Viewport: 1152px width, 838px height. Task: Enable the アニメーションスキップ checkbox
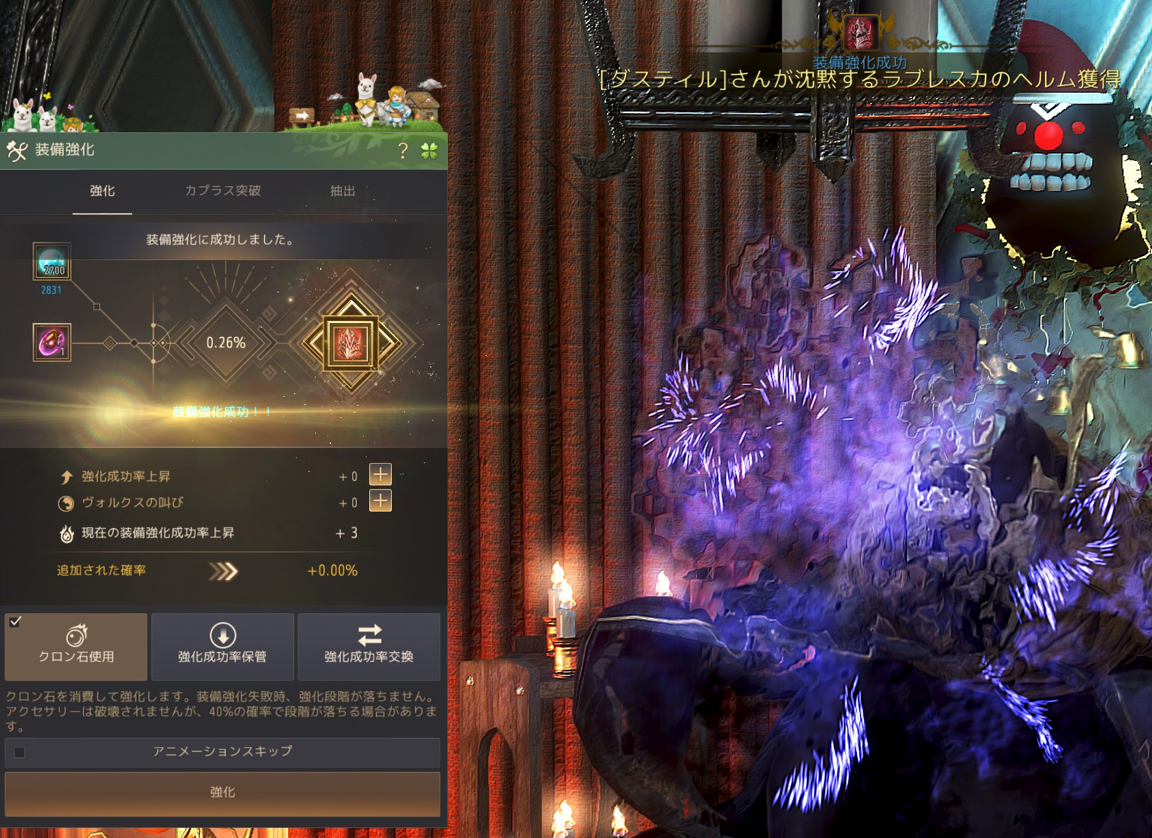click(19, 752)
